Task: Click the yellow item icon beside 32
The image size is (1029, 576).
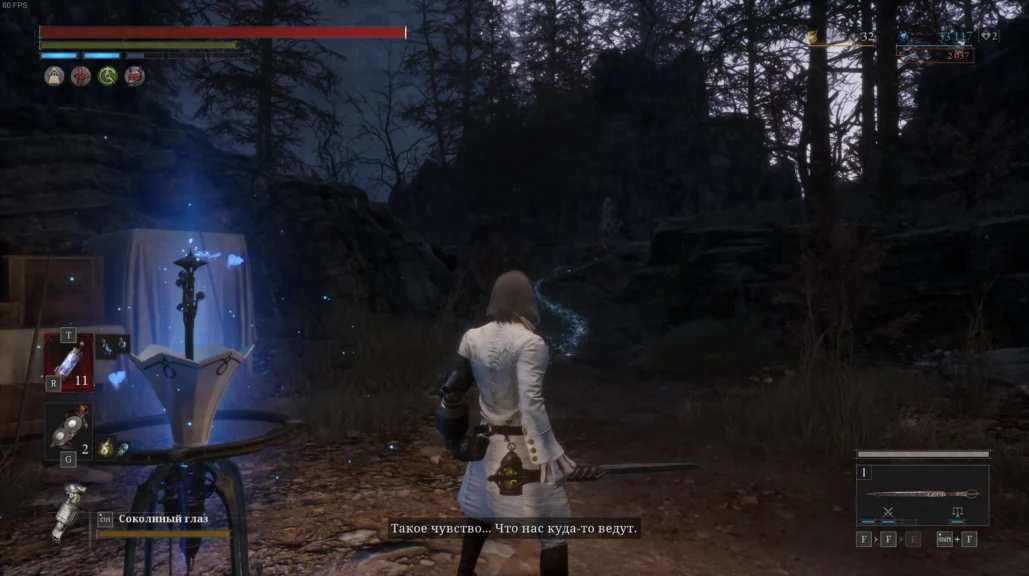Action: [814, 38]
